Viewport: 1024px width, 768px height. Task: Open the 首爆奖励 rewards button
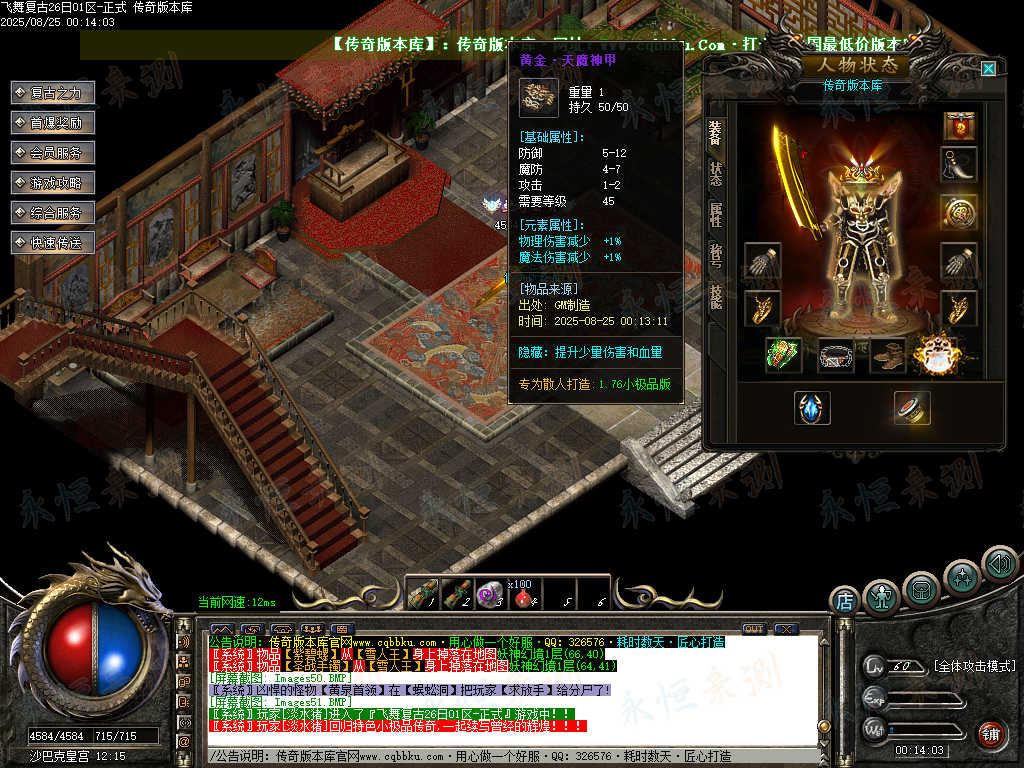click(53, 123)
